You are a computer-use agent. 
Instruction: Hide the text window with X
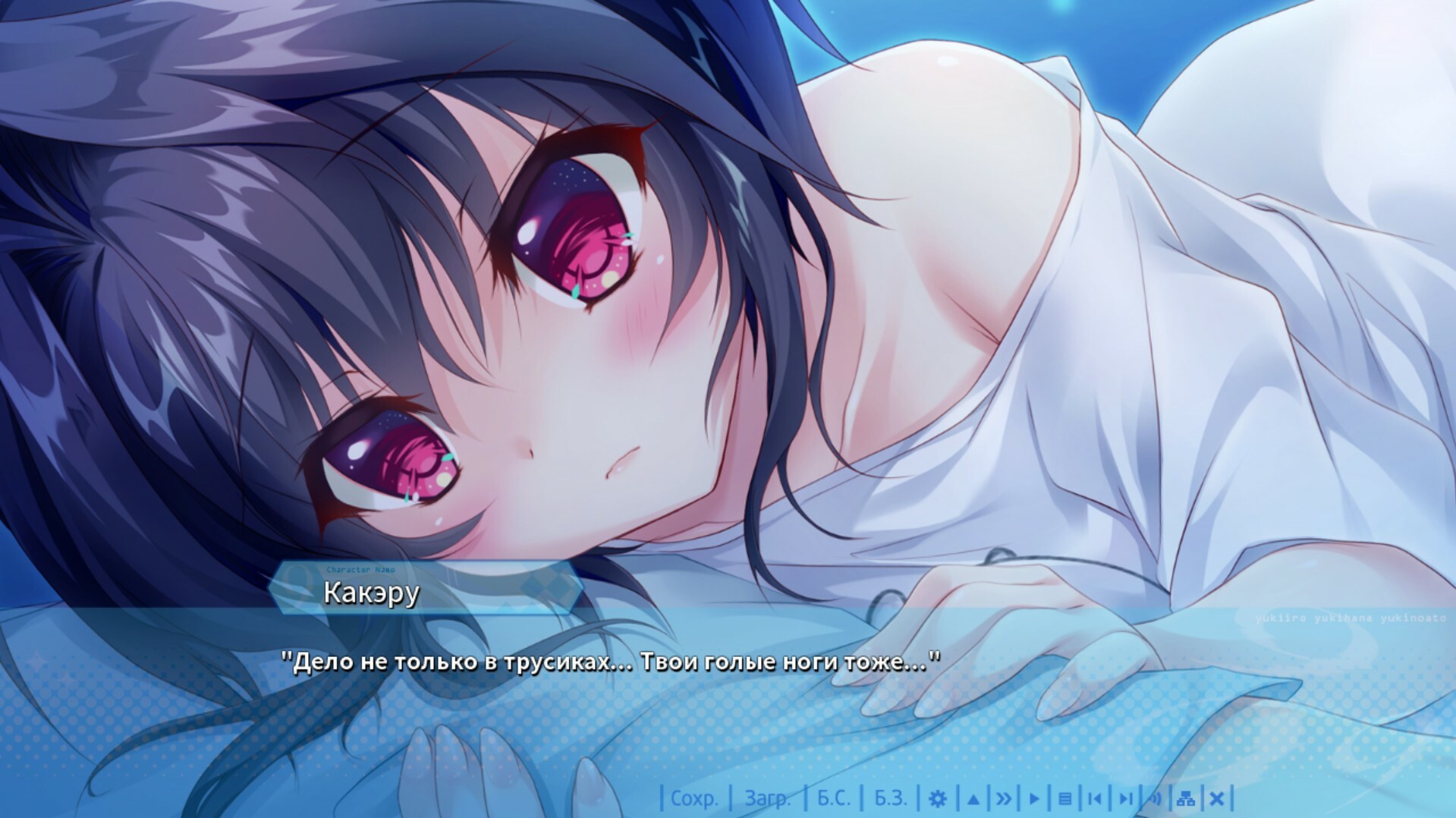[x=1216, y=798]
